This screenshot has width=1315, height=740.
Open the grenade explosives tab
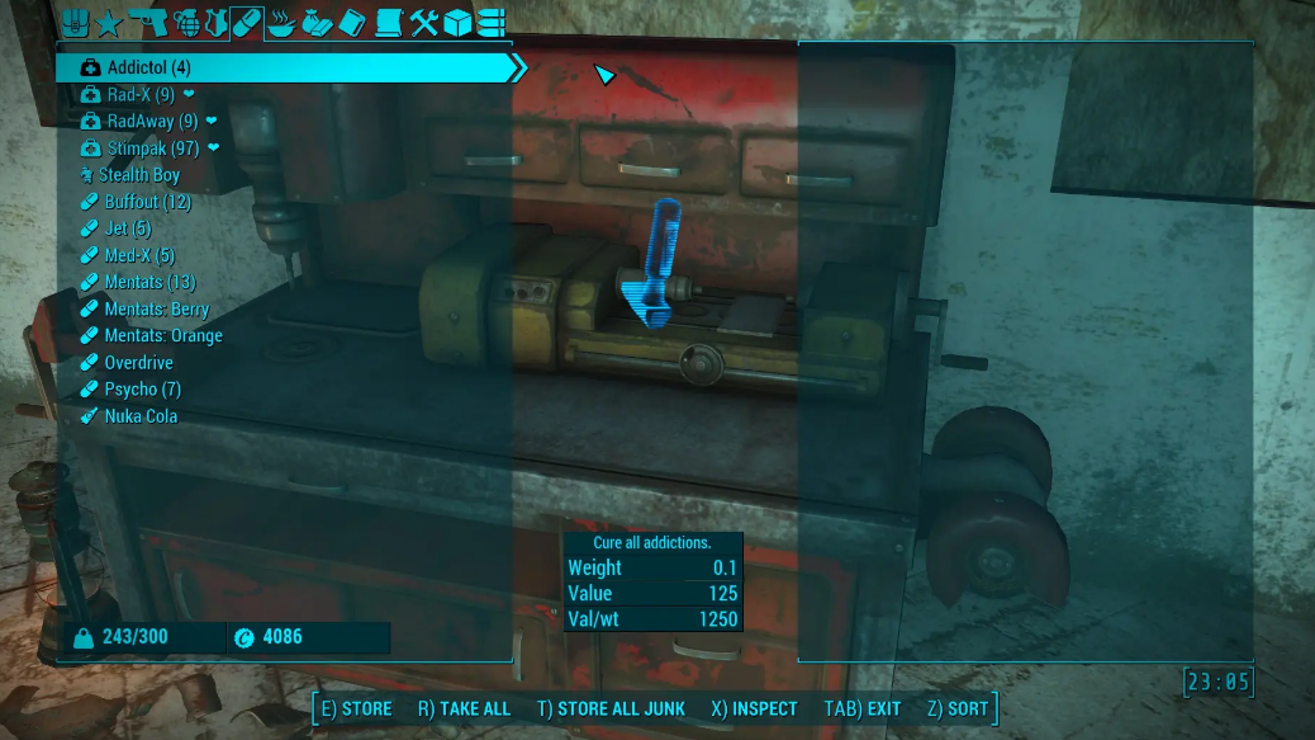pyautogui.click(x=186, y=23)
